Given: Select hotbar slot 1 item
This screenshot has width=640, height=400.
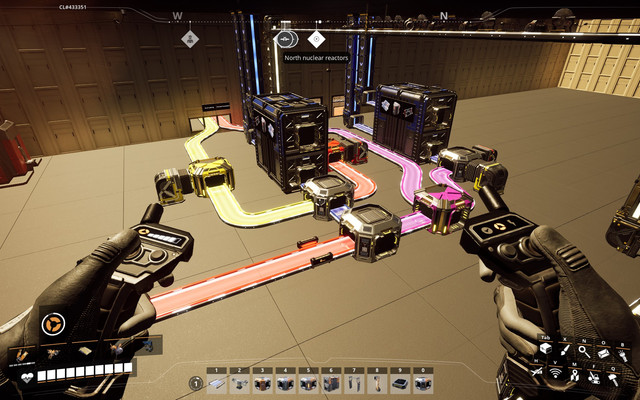Looking at the screenshot, I should pyautogui.click(x=217, y=383).
